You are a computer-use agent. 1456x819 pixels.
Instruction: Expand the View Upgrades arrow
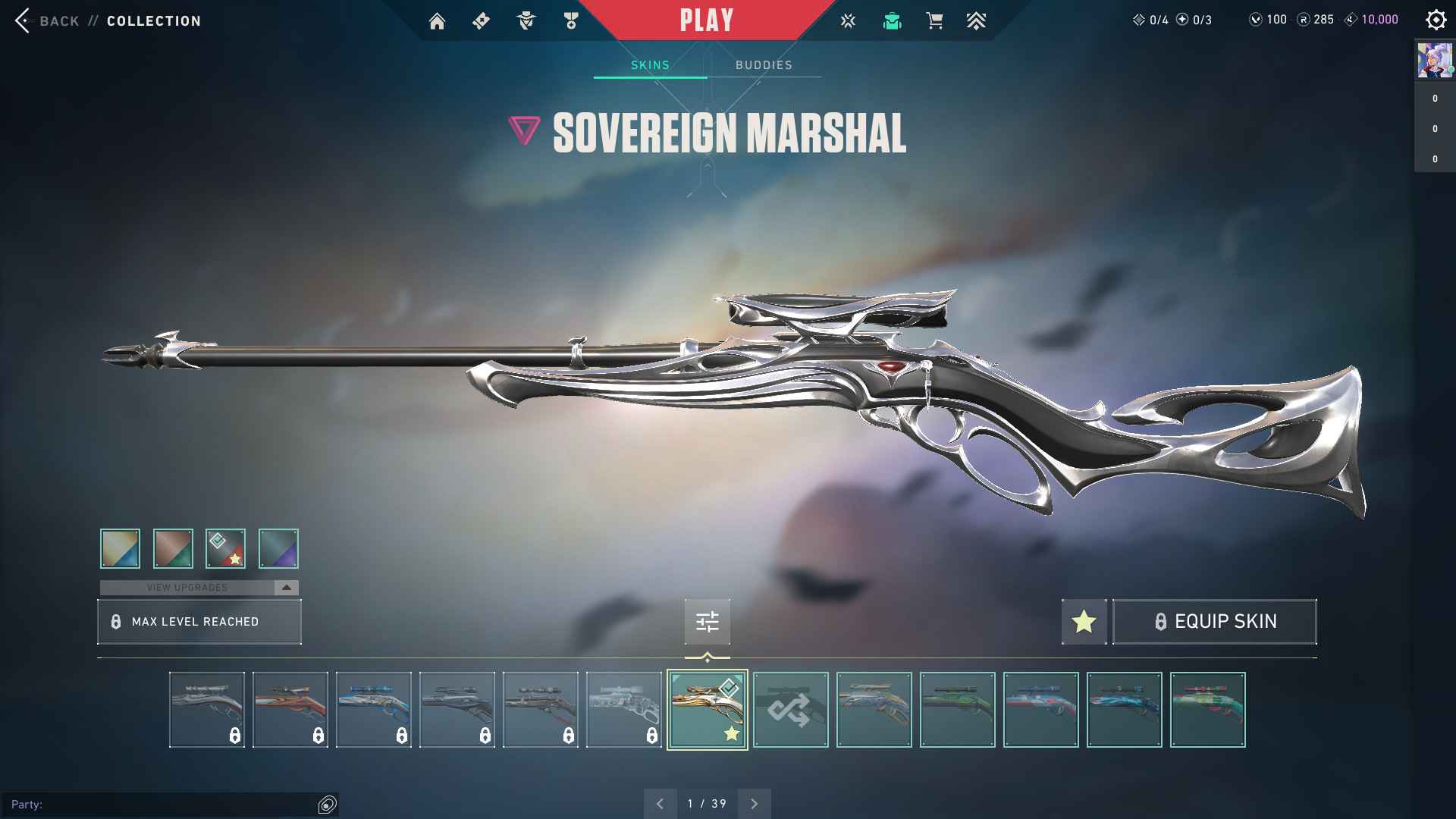[287, 588]
